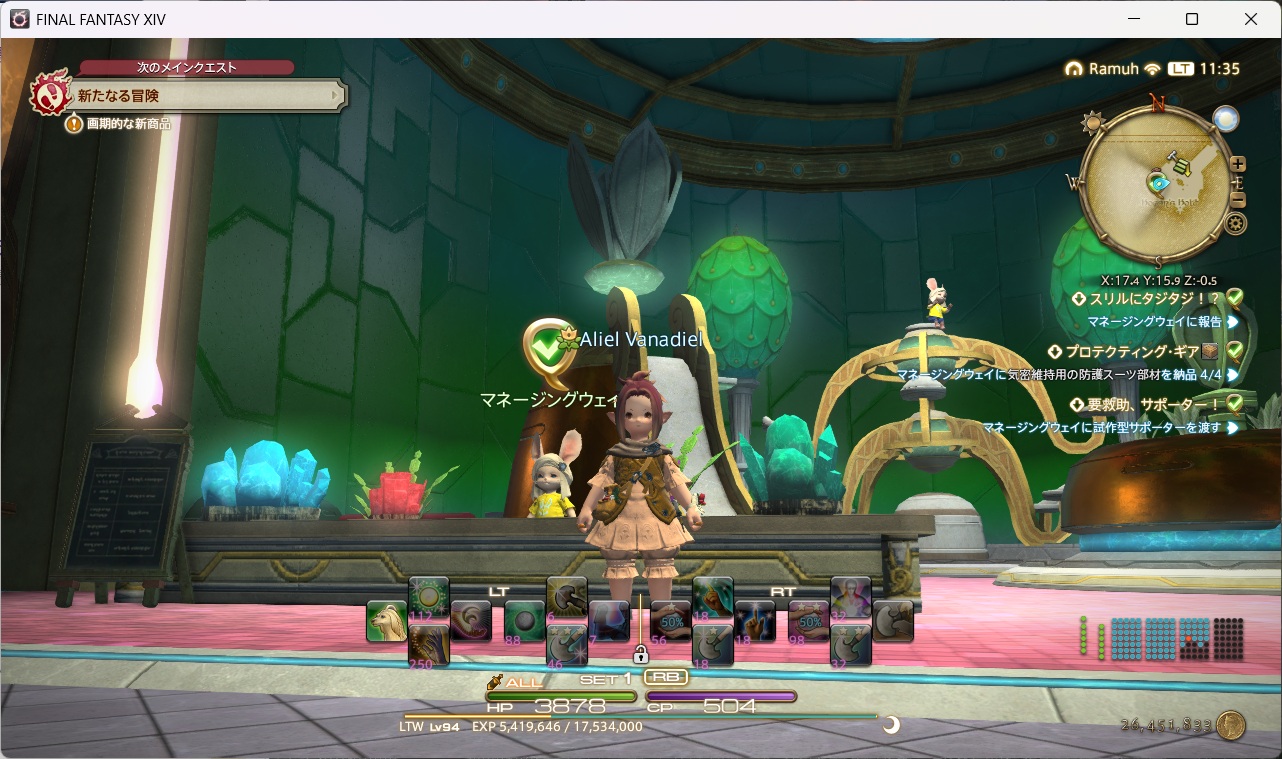Open the 新たなる冒険 main quest banner

[200, 96]
